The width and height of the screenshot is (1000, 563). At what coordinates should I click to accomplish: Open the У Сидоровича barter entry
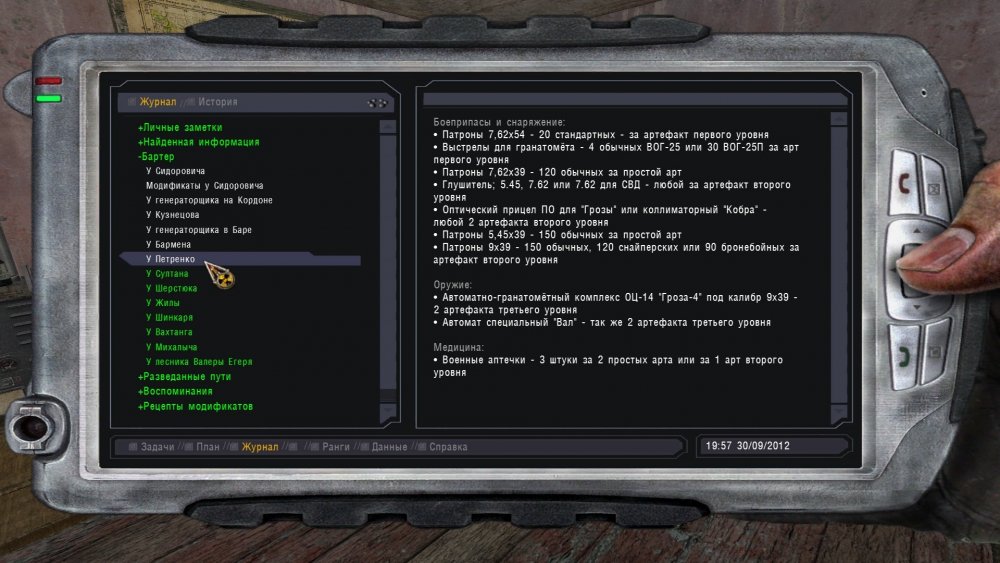pos(182,171)
